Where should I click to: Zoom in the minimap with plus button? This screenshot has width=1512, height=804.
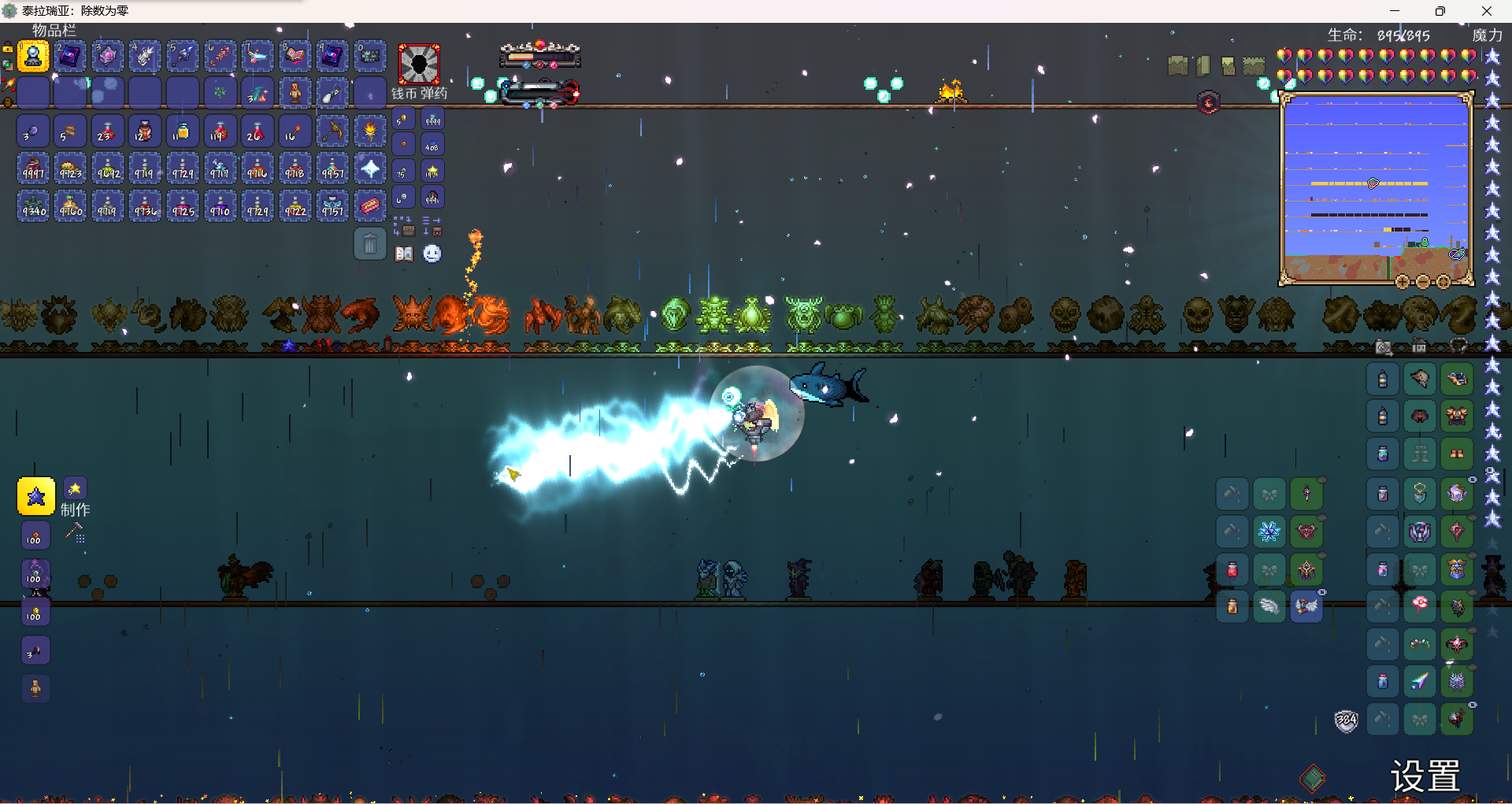point(1403,282)
